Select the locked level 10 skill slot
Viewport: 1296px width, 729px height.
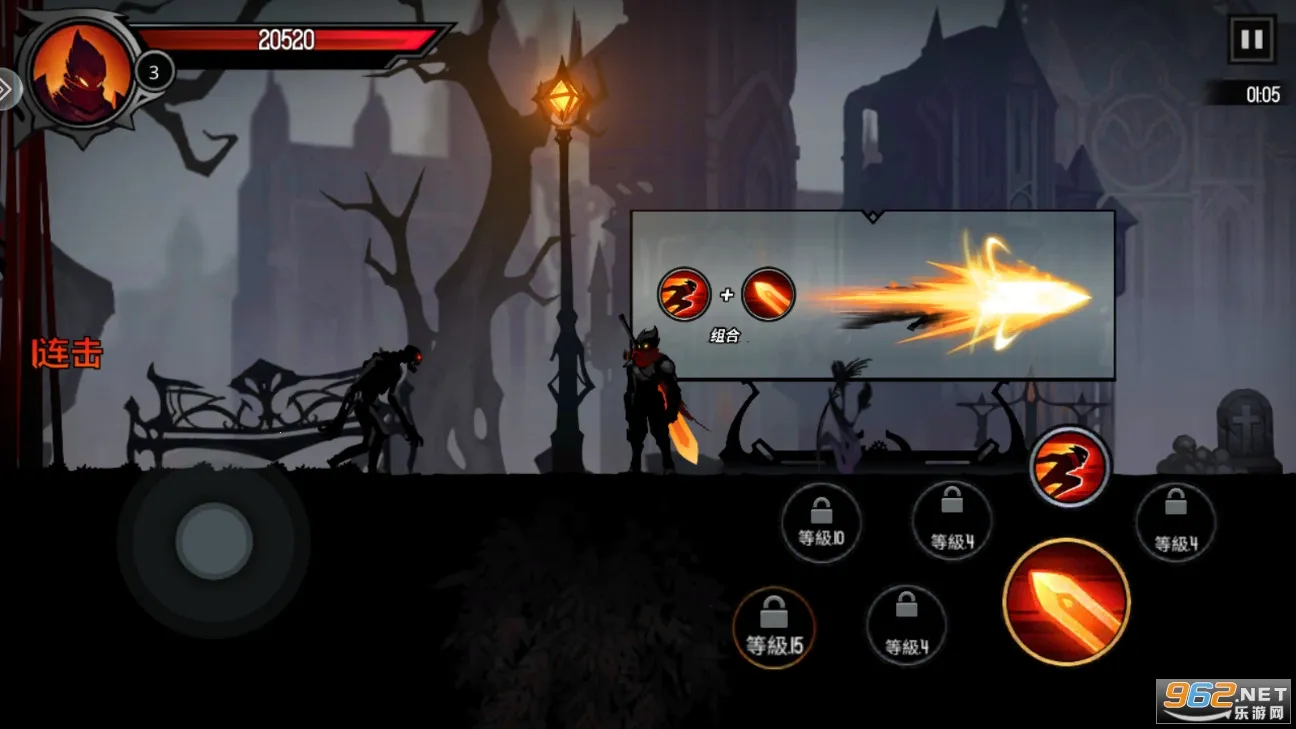point(821,523)
